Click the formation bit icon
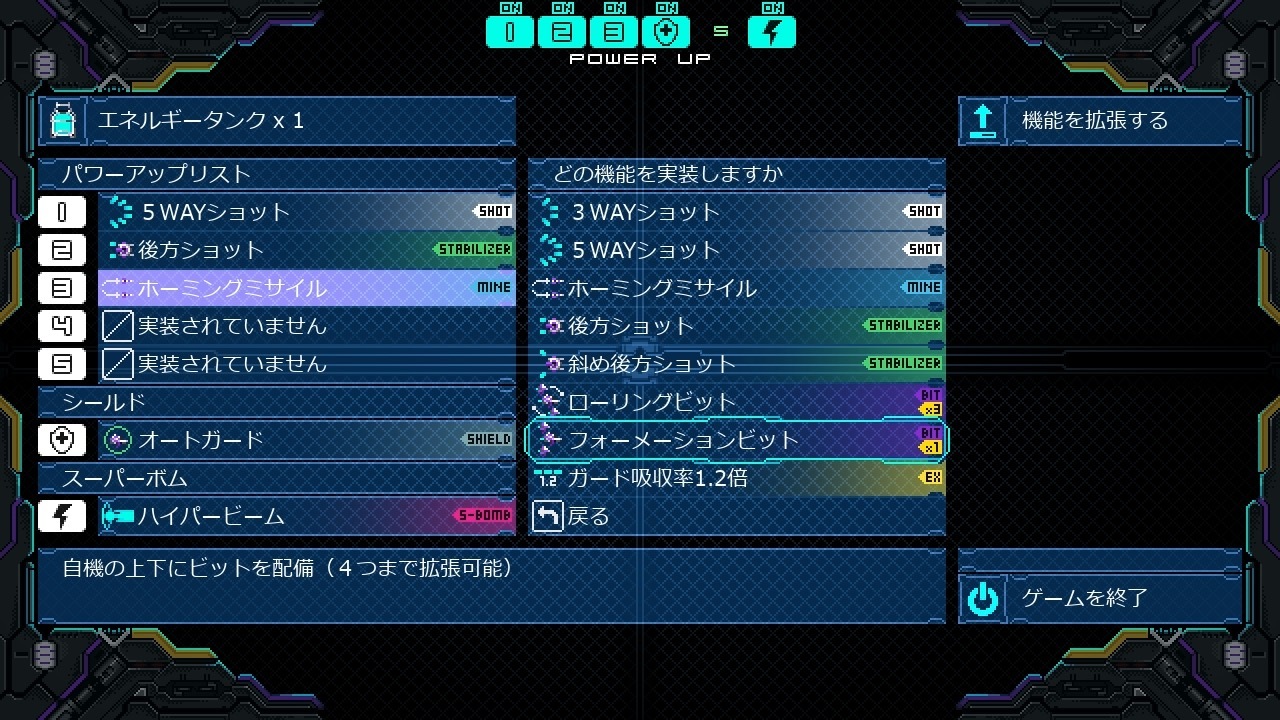 549,440
